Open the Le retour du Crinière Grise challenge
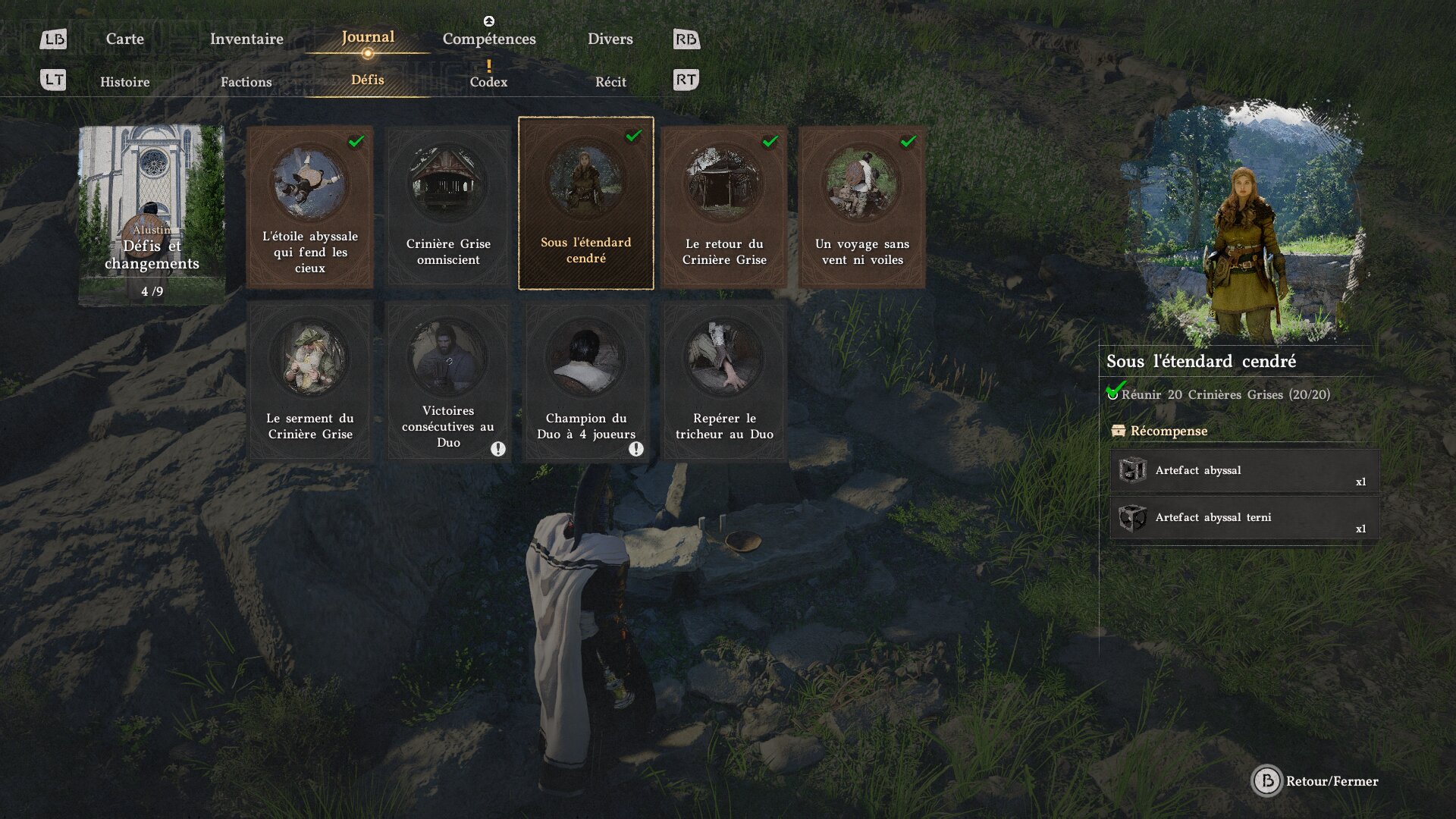The image size is (1456, 819). tap(724, 207)
